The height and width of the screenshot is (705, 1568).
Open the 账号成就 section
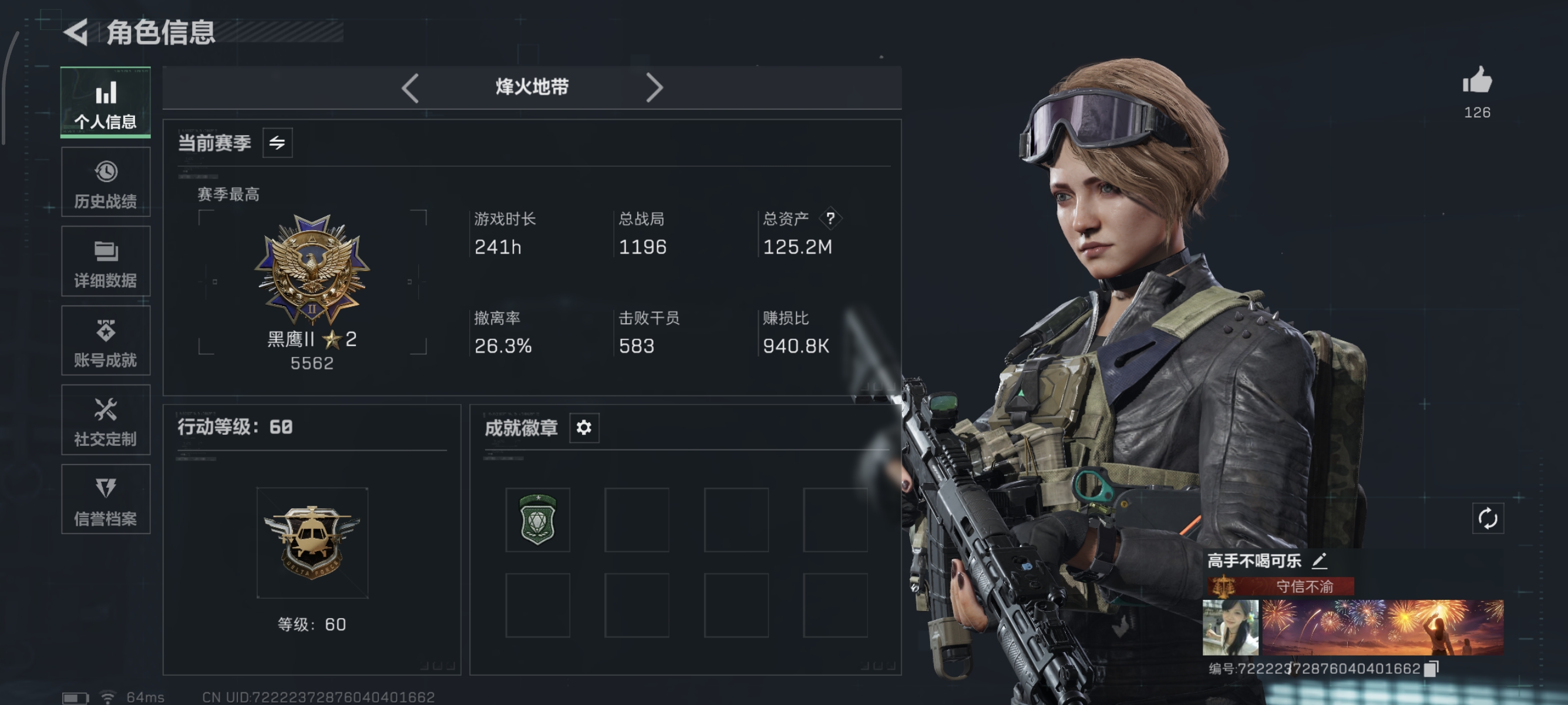[x=105, y=341]
